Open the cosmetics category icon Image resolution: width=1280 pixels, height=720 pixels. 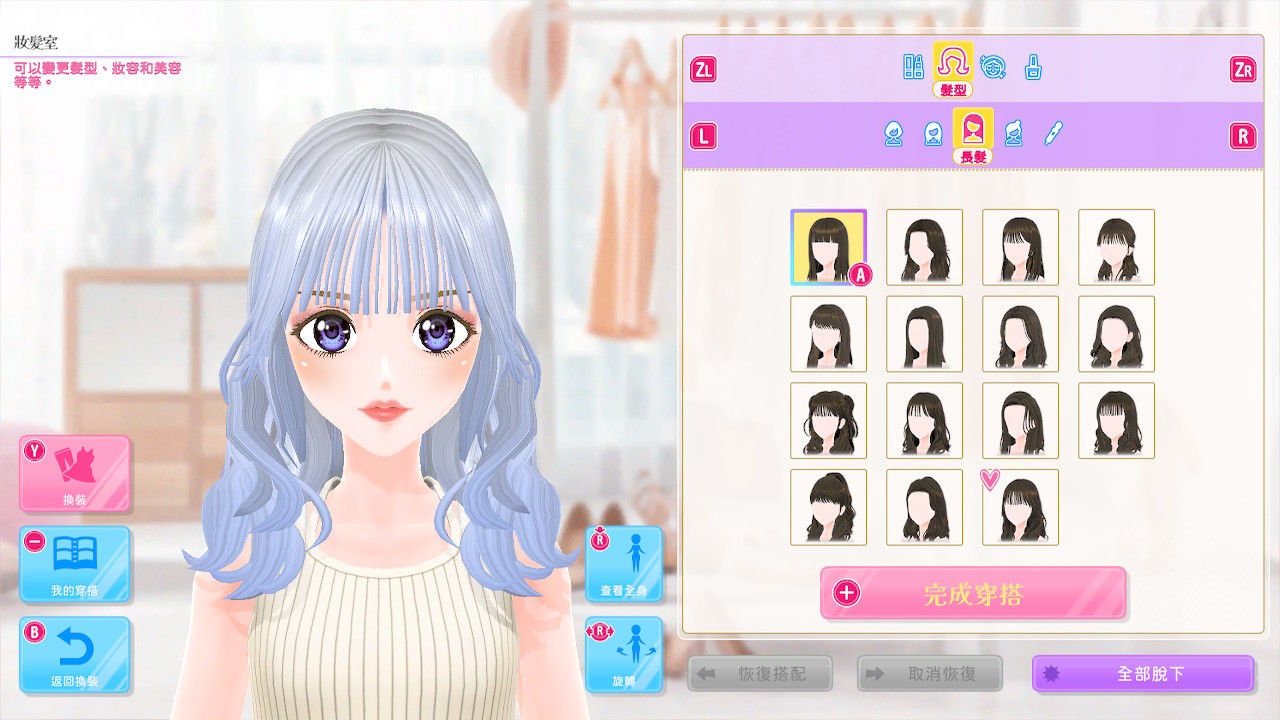[913, 66]
